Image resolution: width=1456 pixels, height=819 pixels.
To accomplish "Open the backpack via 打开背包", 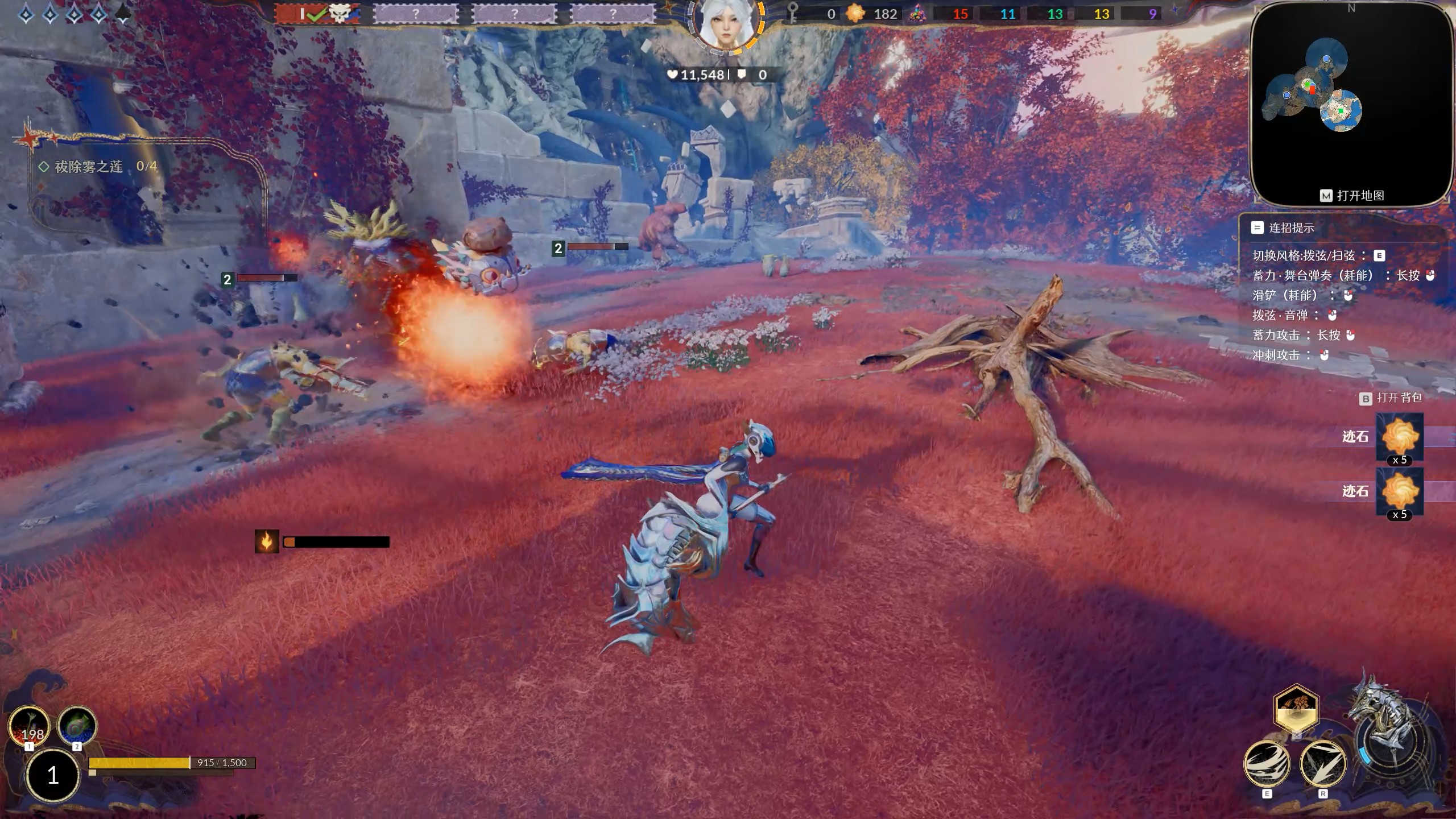I will 1392,398.
